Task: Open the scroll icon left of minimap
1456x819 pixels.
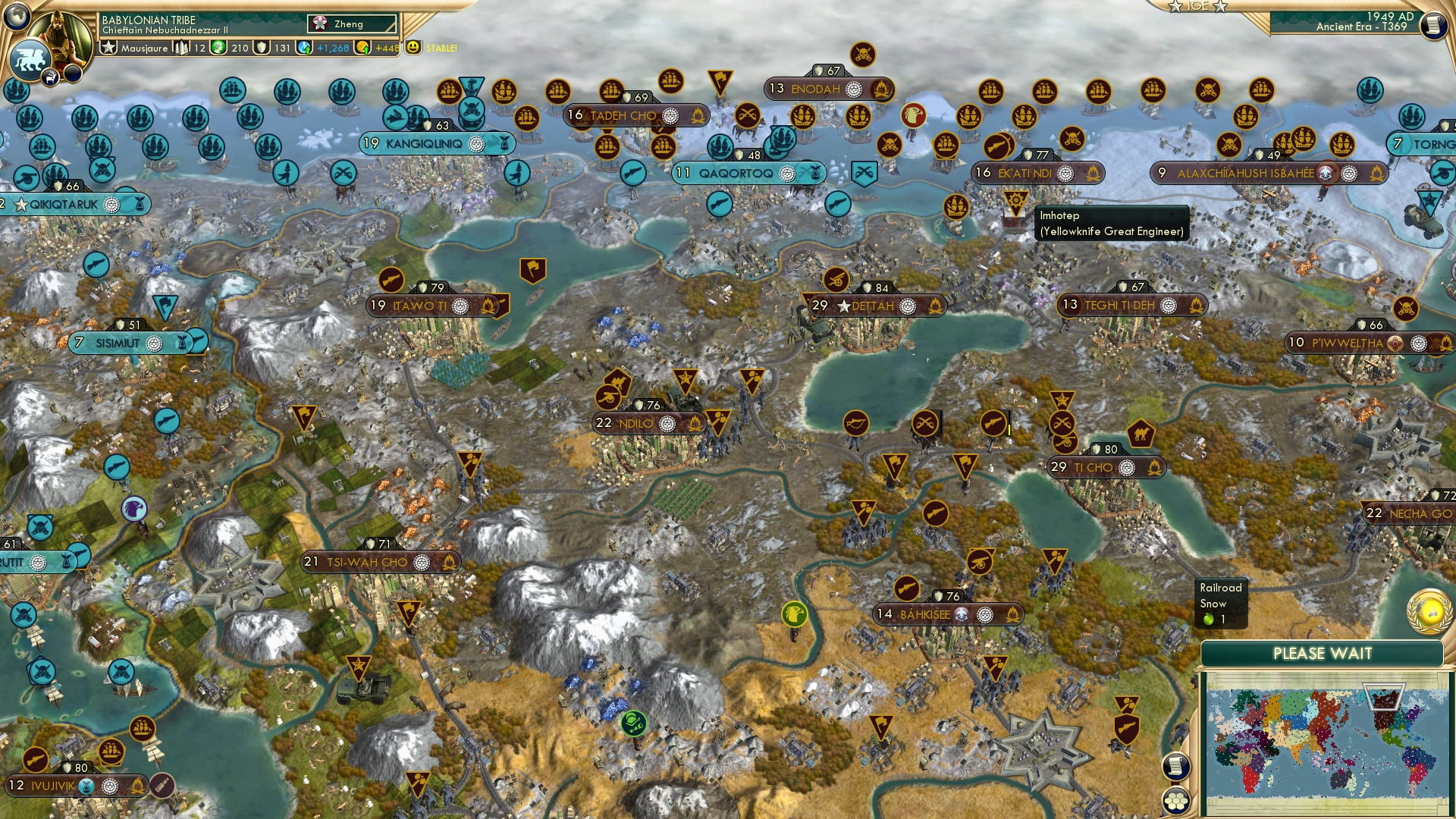Action: [1175, 766]
